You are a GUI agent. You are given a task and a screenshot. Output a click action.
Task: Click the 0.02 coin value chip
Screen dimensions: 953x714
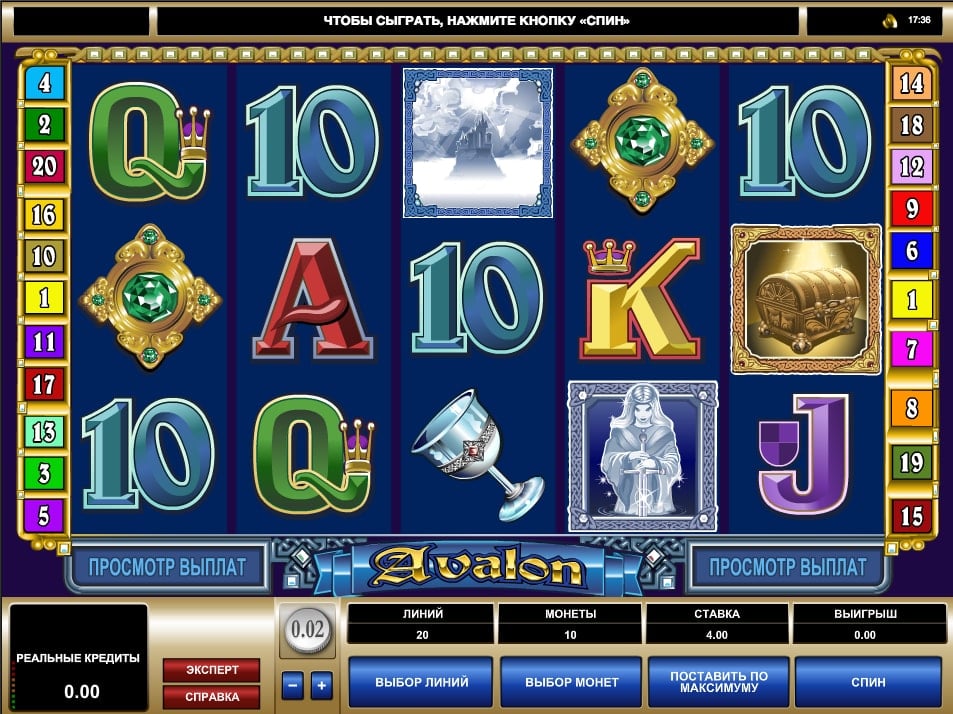tap(307, 630)
